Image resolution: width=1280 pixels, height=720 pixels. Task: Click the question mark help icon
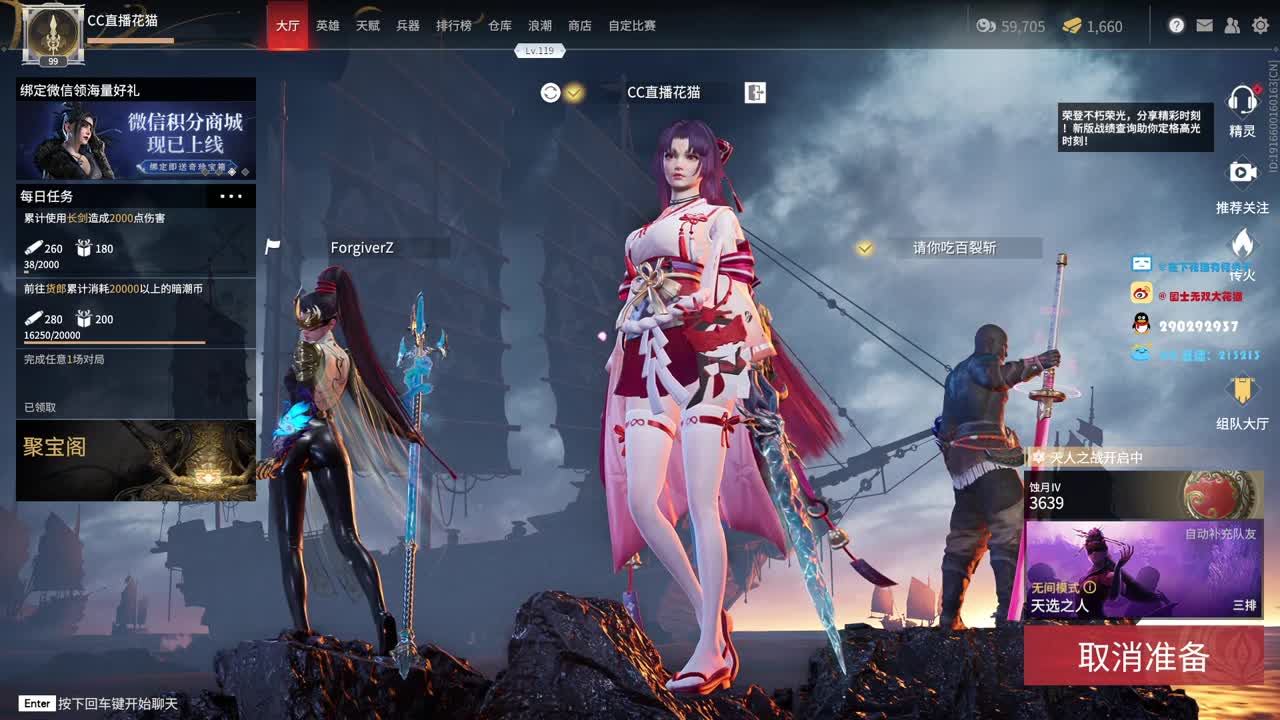click(1176, 24)
